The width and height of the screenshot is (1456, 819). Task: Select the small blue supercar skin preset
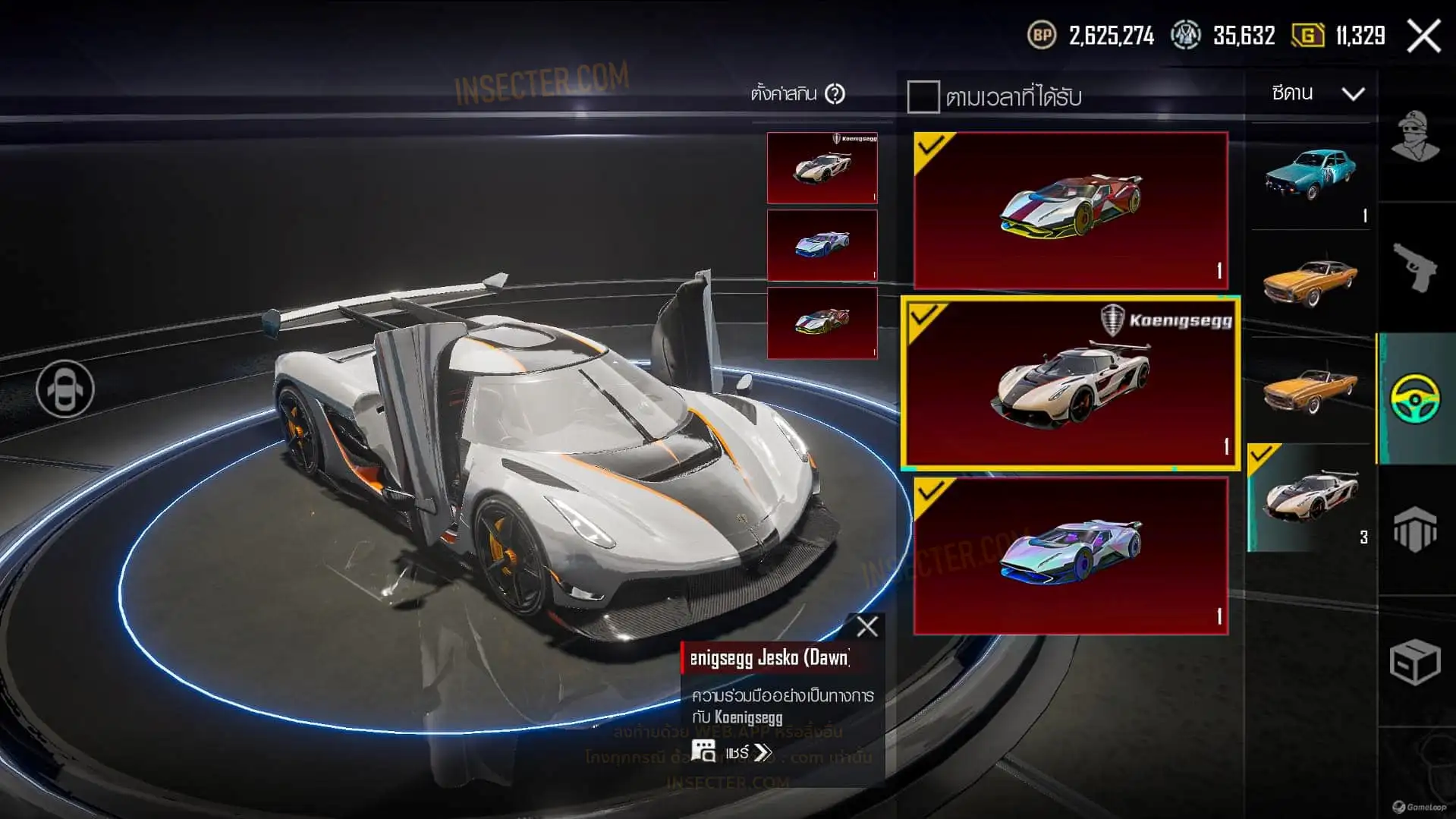tap(822, 245)
